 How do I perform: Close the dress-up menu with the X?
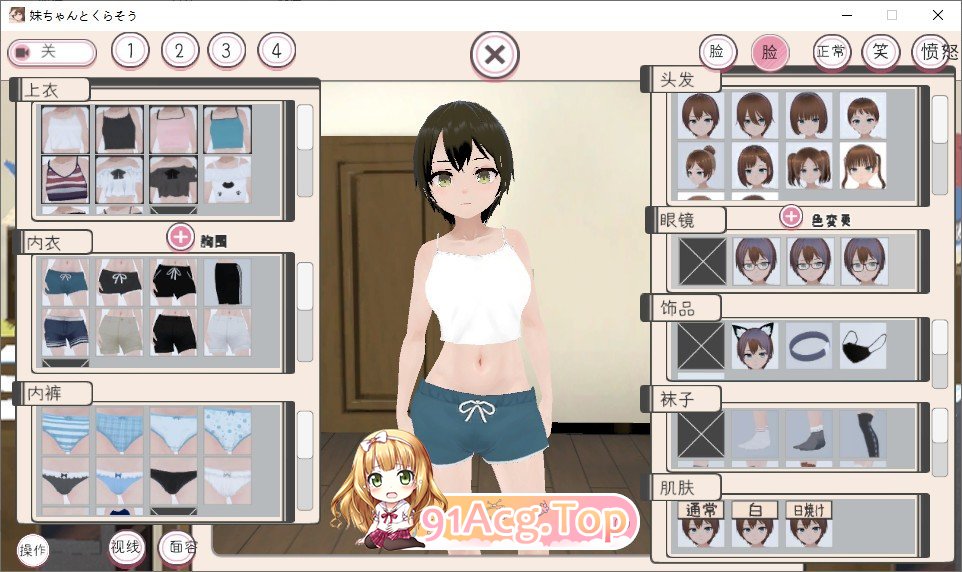coord(494,54)
